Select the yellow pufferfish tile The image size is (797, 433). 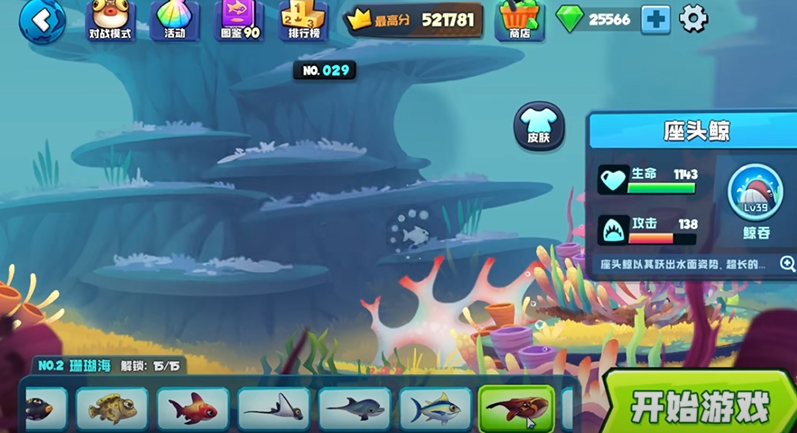coord(112,408)
